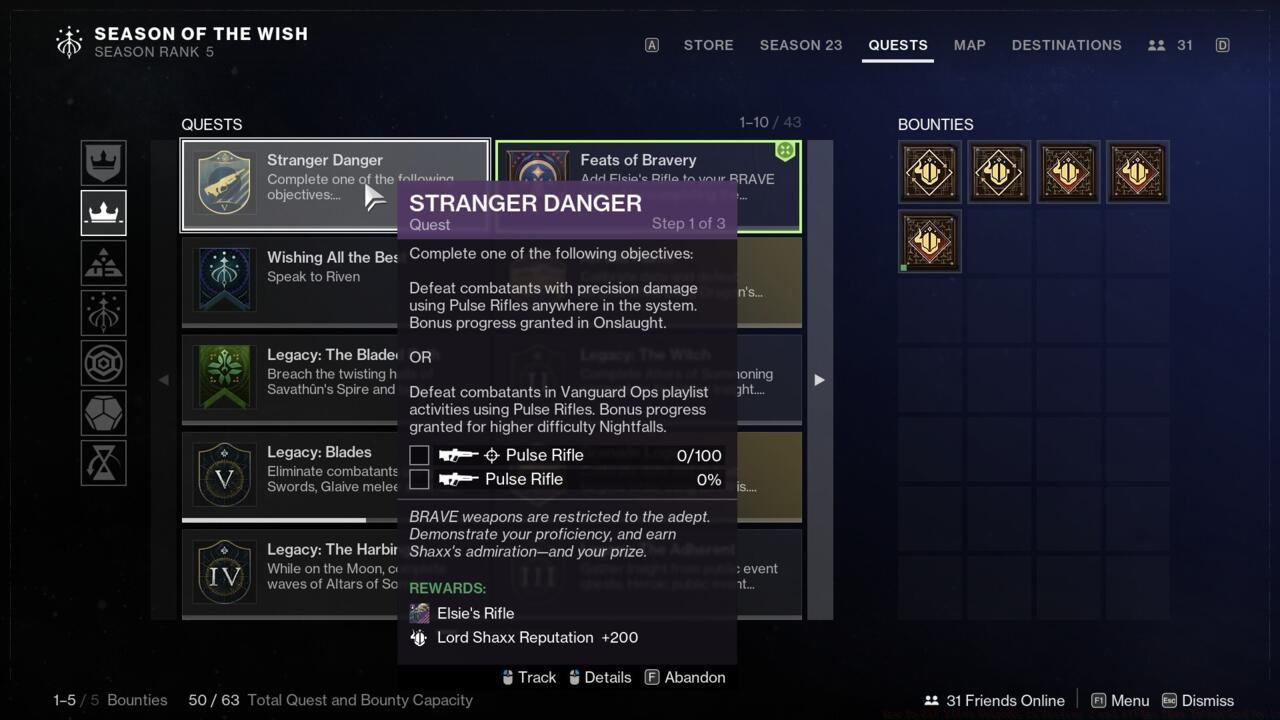The height and width of the screenshot is (720, 1280).
Task: Click the left arrow beside the quest list
Action: (163, 380)
